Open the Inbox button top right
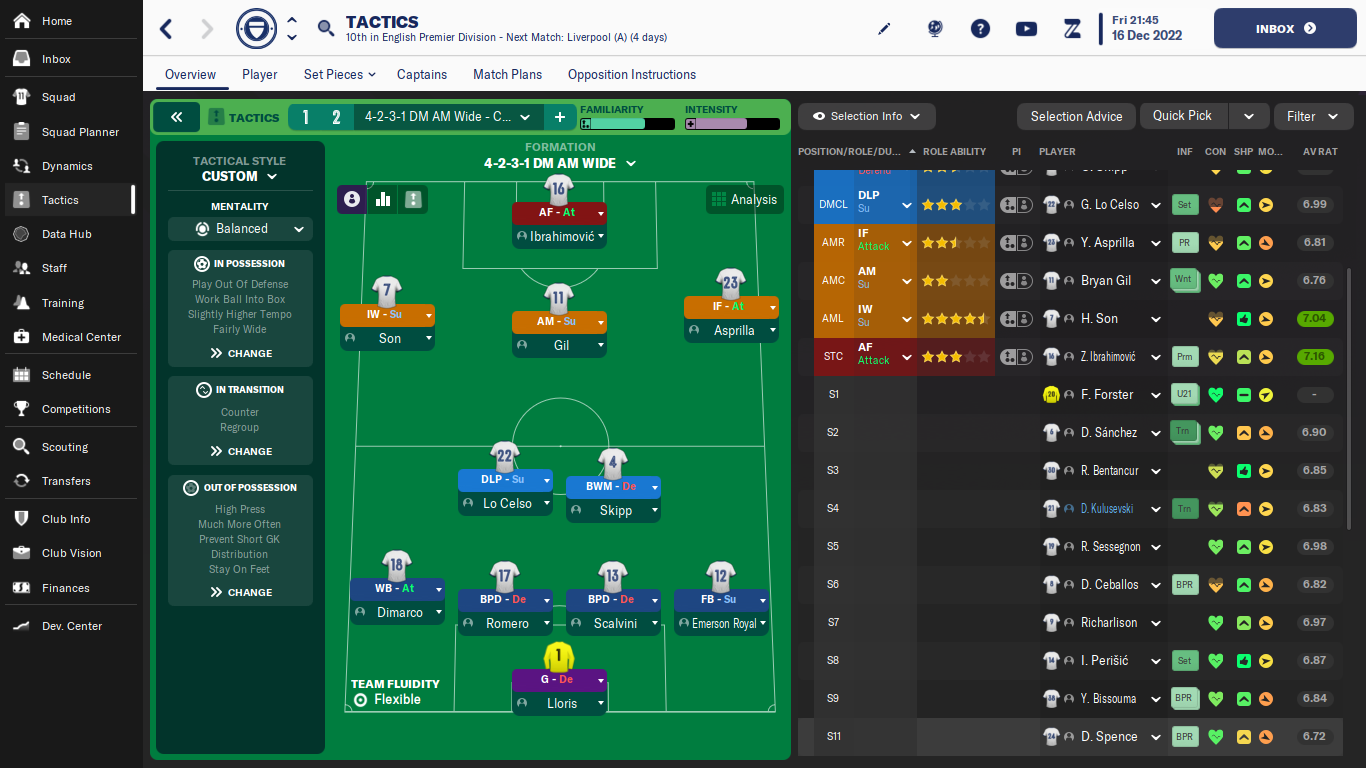 point(1284,28)
